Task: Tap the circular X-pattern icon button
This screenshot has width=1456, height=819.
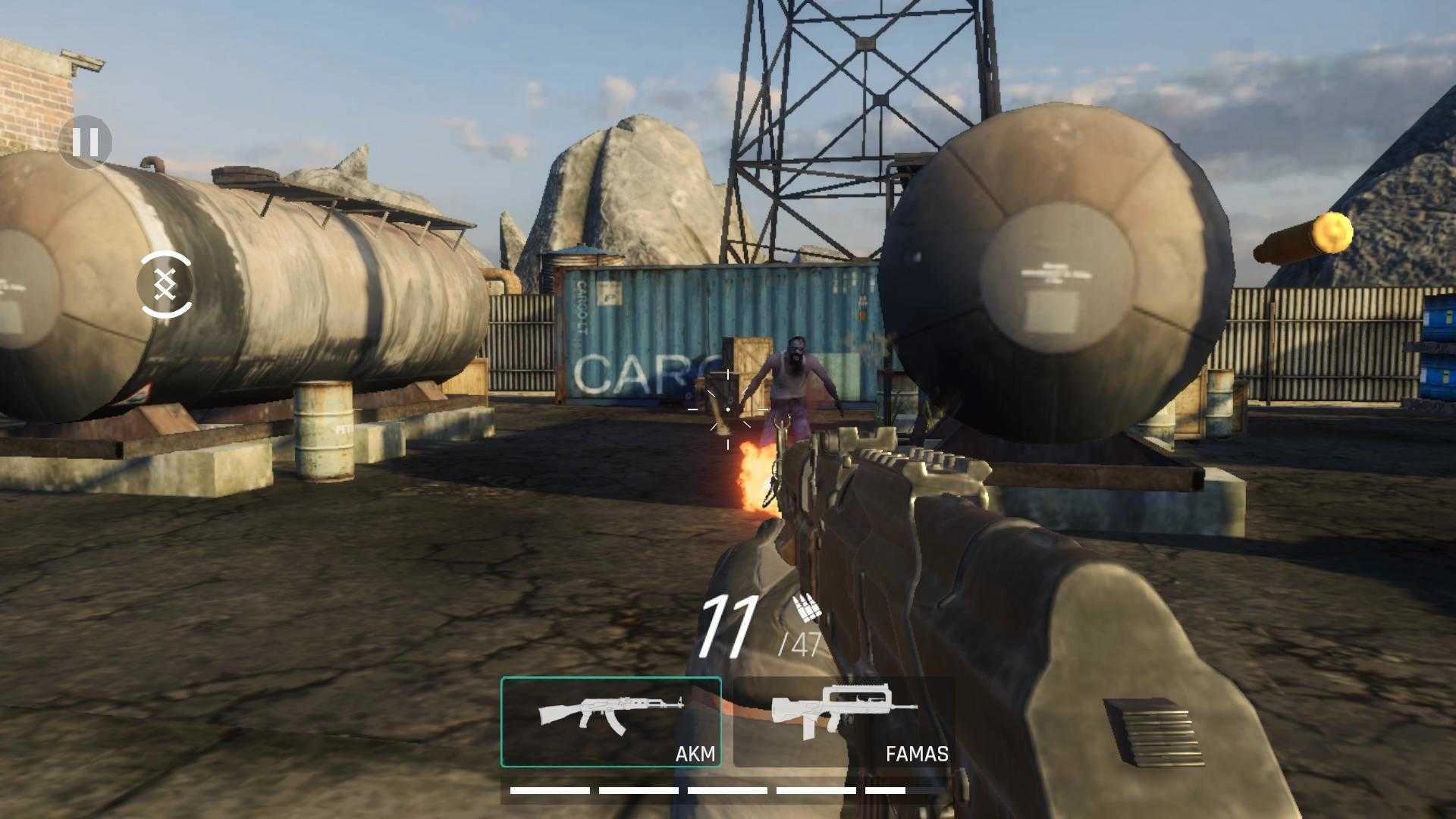Action: pos(165,284)
